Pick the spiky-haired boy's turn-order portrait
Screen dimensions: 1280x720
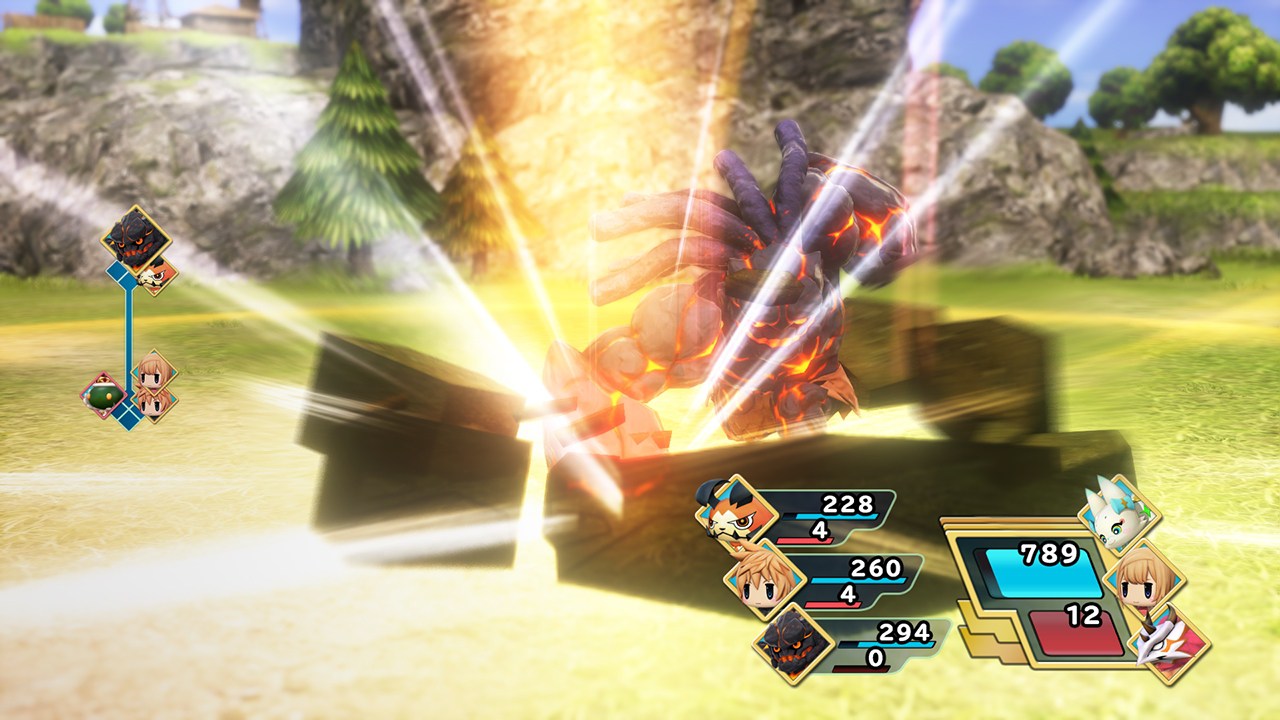coord(155,402)
